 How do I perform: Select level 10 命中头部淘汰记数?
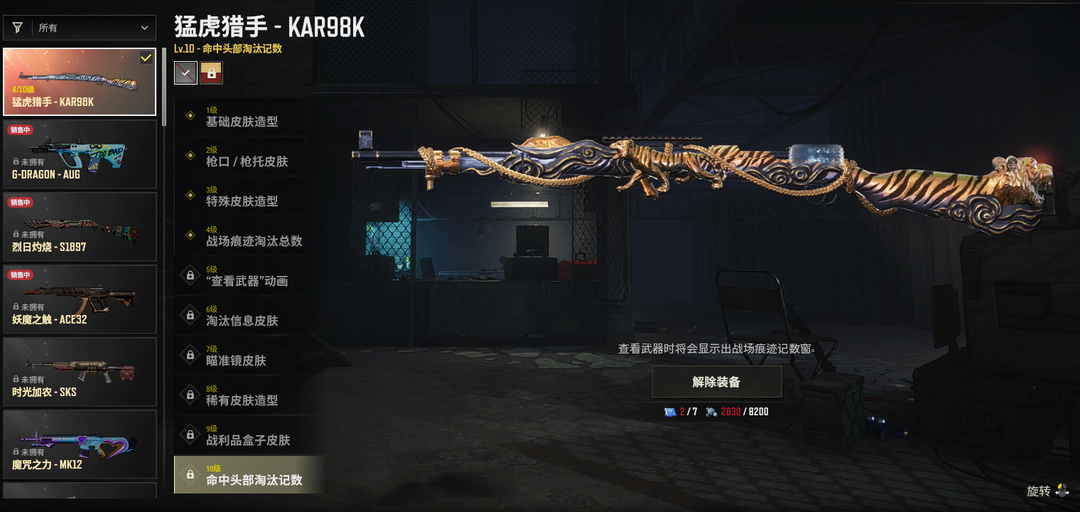(248, 475)
